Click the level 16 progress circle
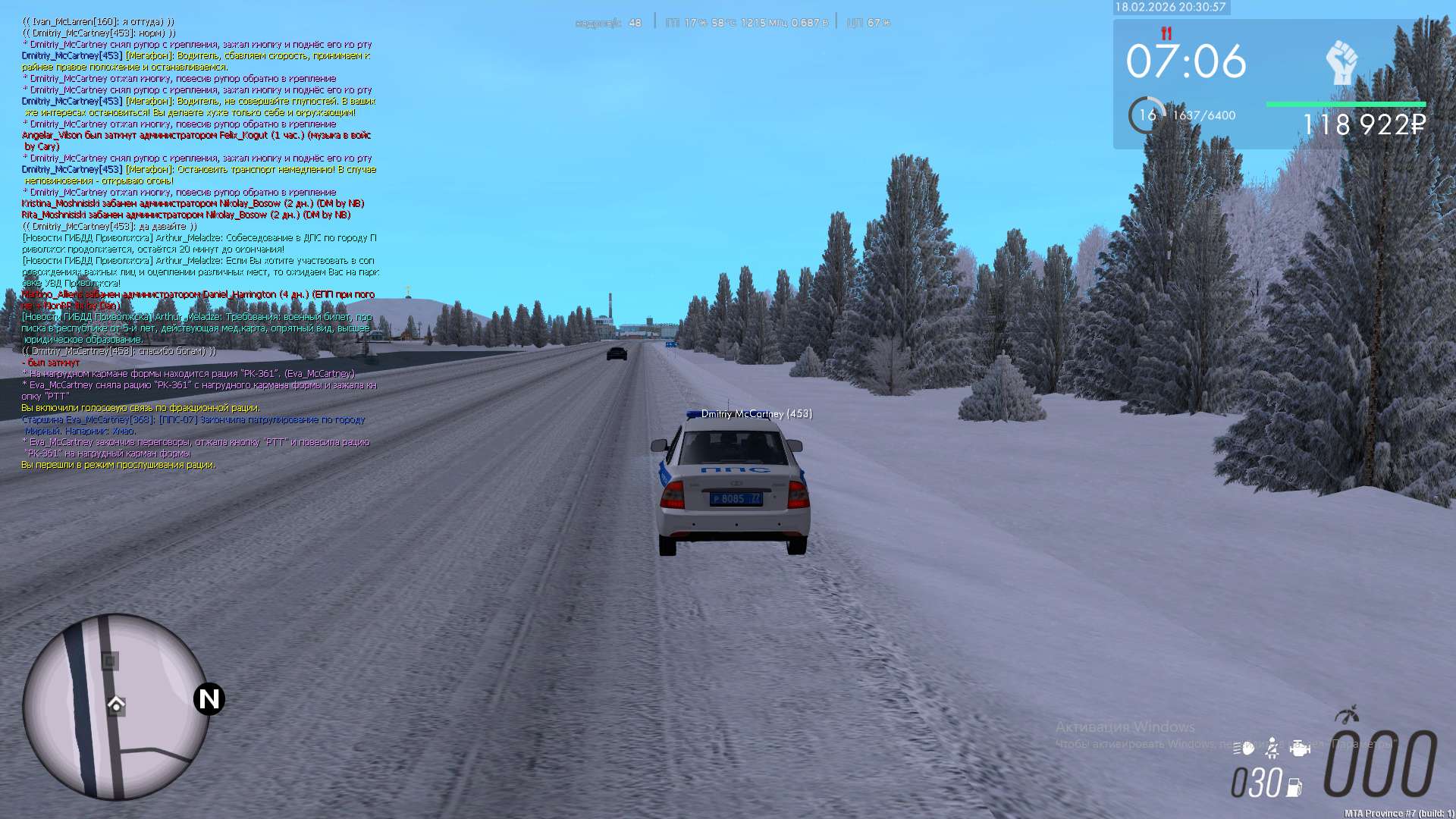Viewport: 1456px width, 819px height. pyautogui.click(x=1147, y=115)
